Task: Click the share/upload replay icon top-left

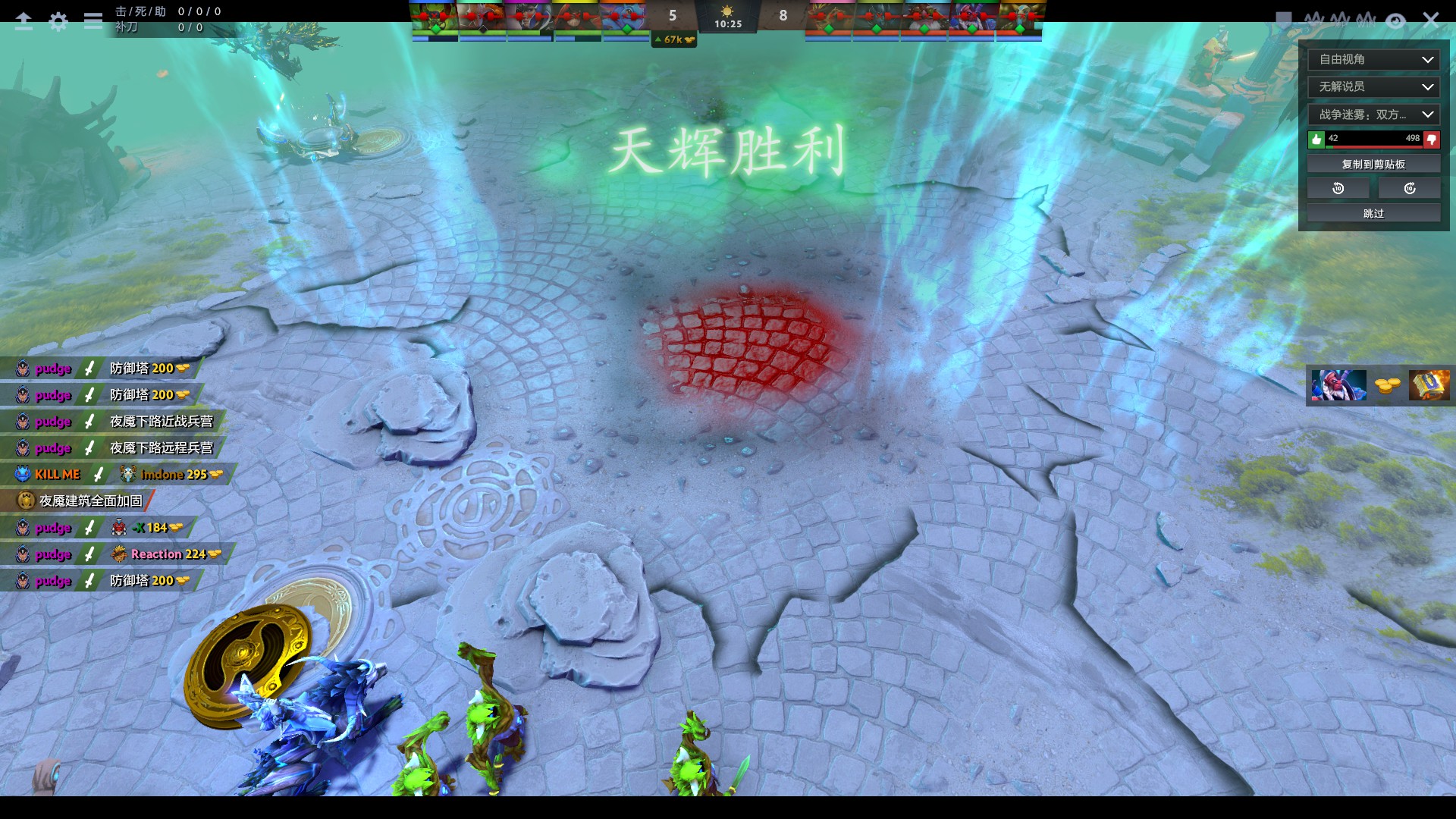Action: (24, 20)
